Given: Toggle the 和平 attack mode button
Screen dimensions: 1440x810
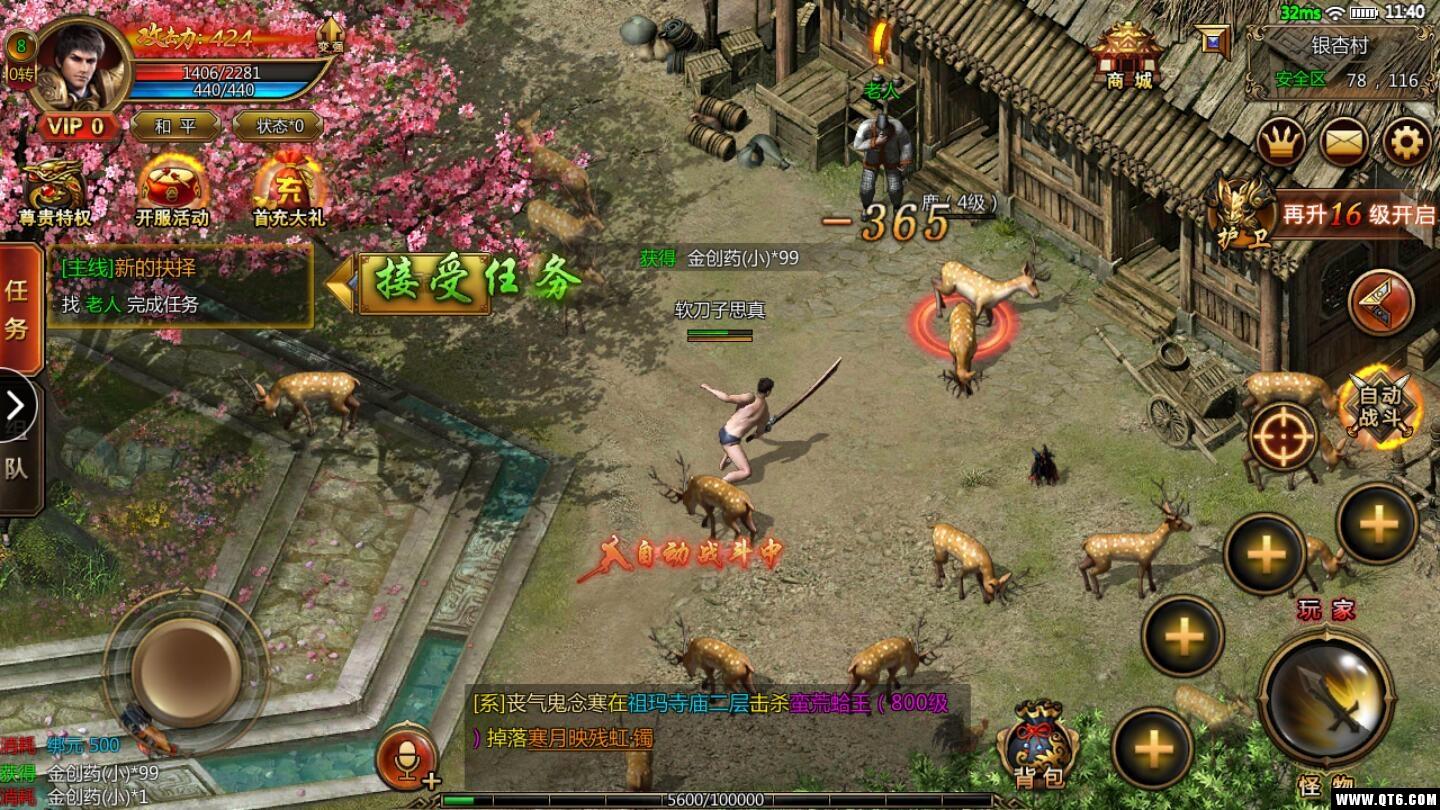Looking at the screenshot, I should click(174, 127).
